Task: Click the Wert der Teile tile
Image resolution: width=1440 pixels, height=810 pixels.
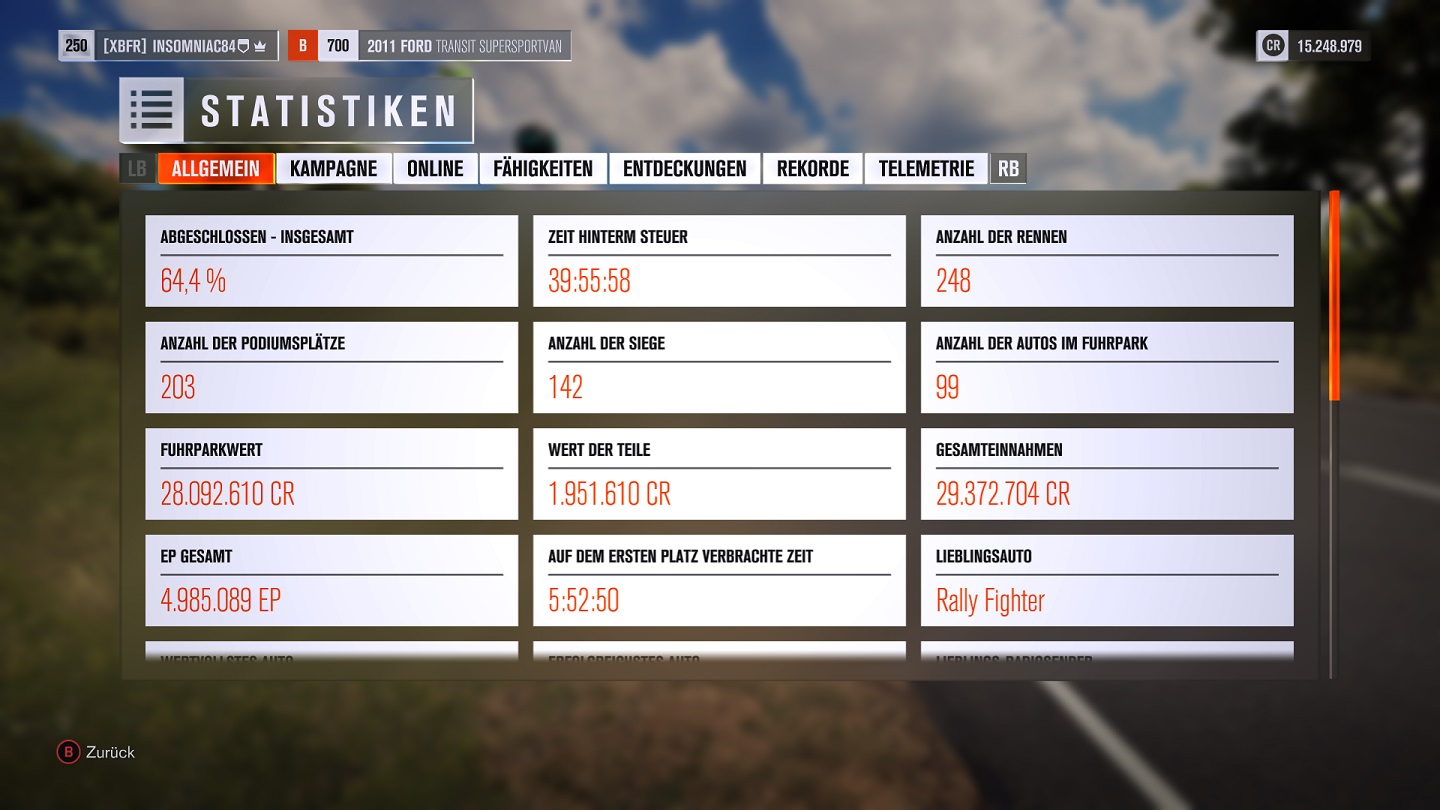Action: (719, 474)
